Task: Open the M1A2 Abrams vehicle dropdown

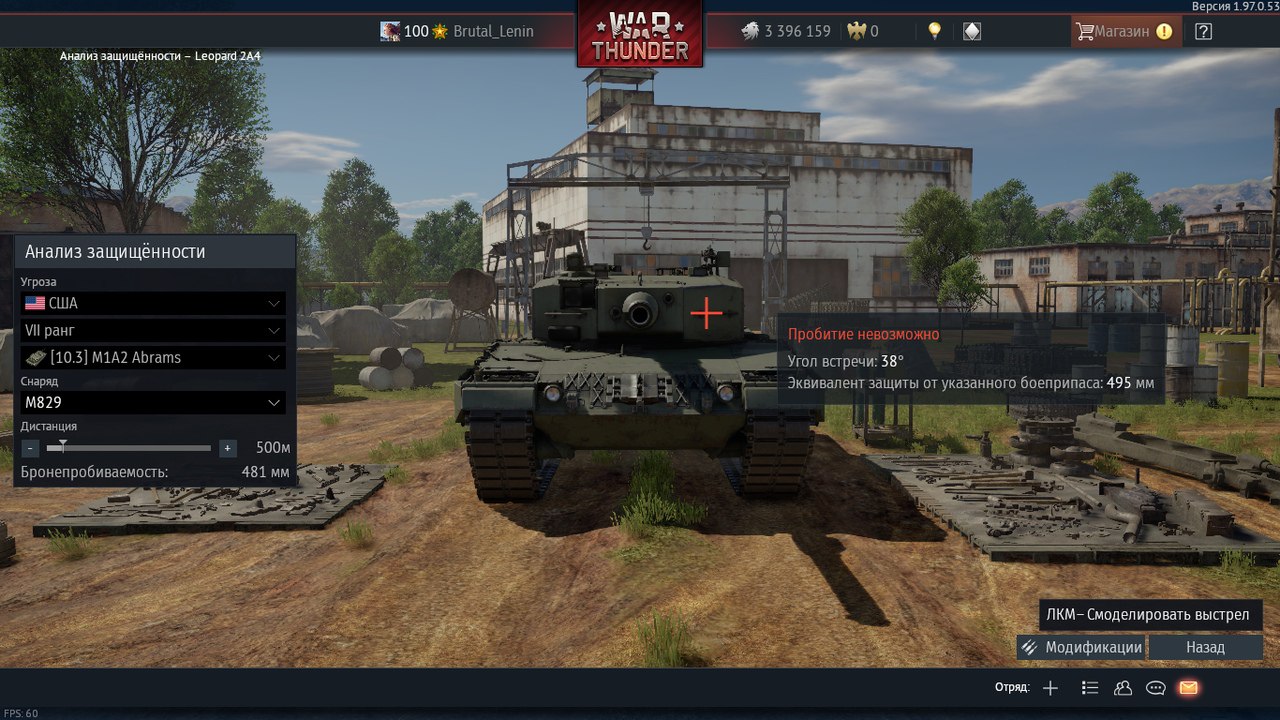Action: point(153,357)
